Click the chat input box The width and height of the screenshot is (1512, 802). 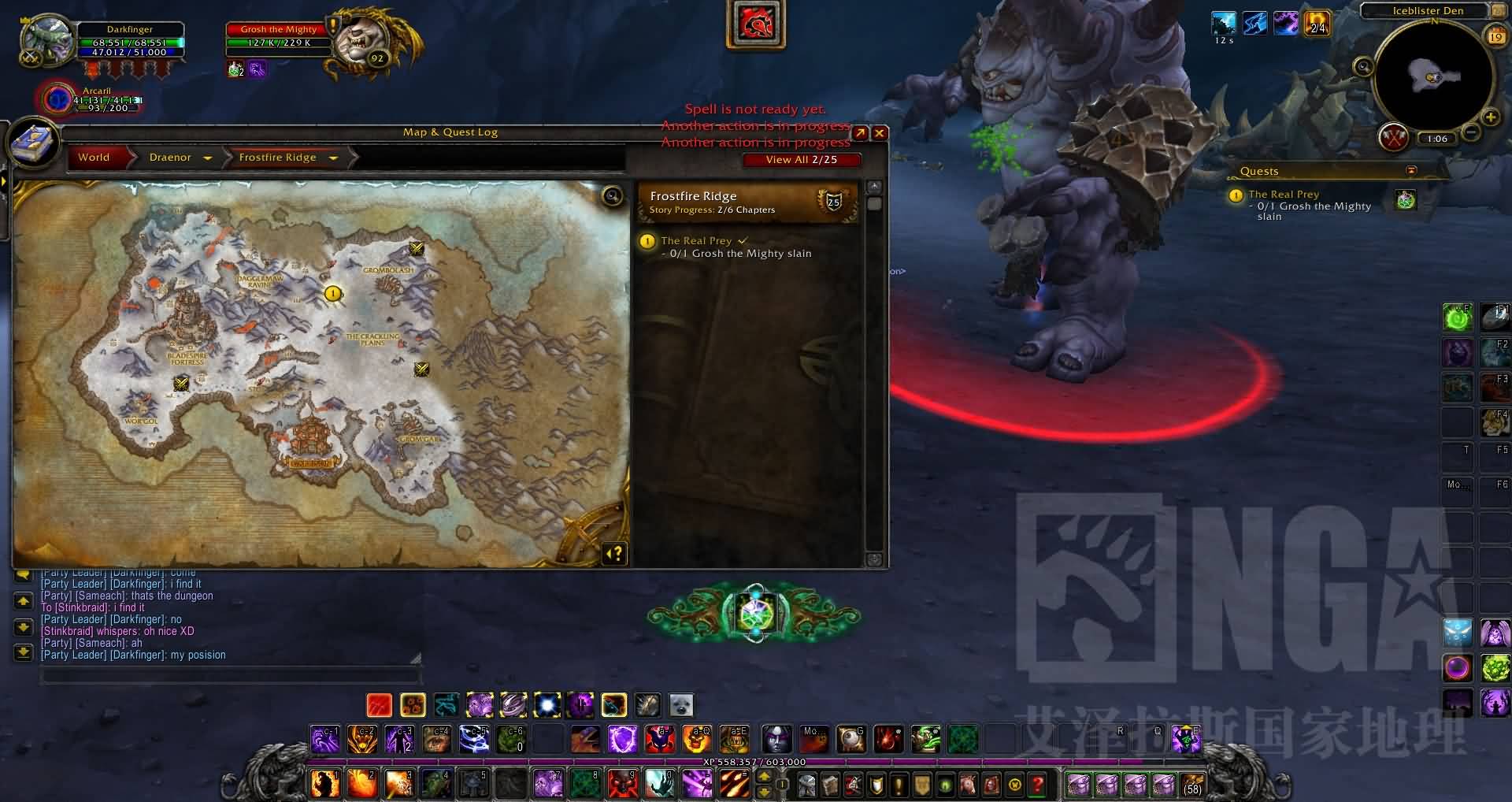pos(230,675)
